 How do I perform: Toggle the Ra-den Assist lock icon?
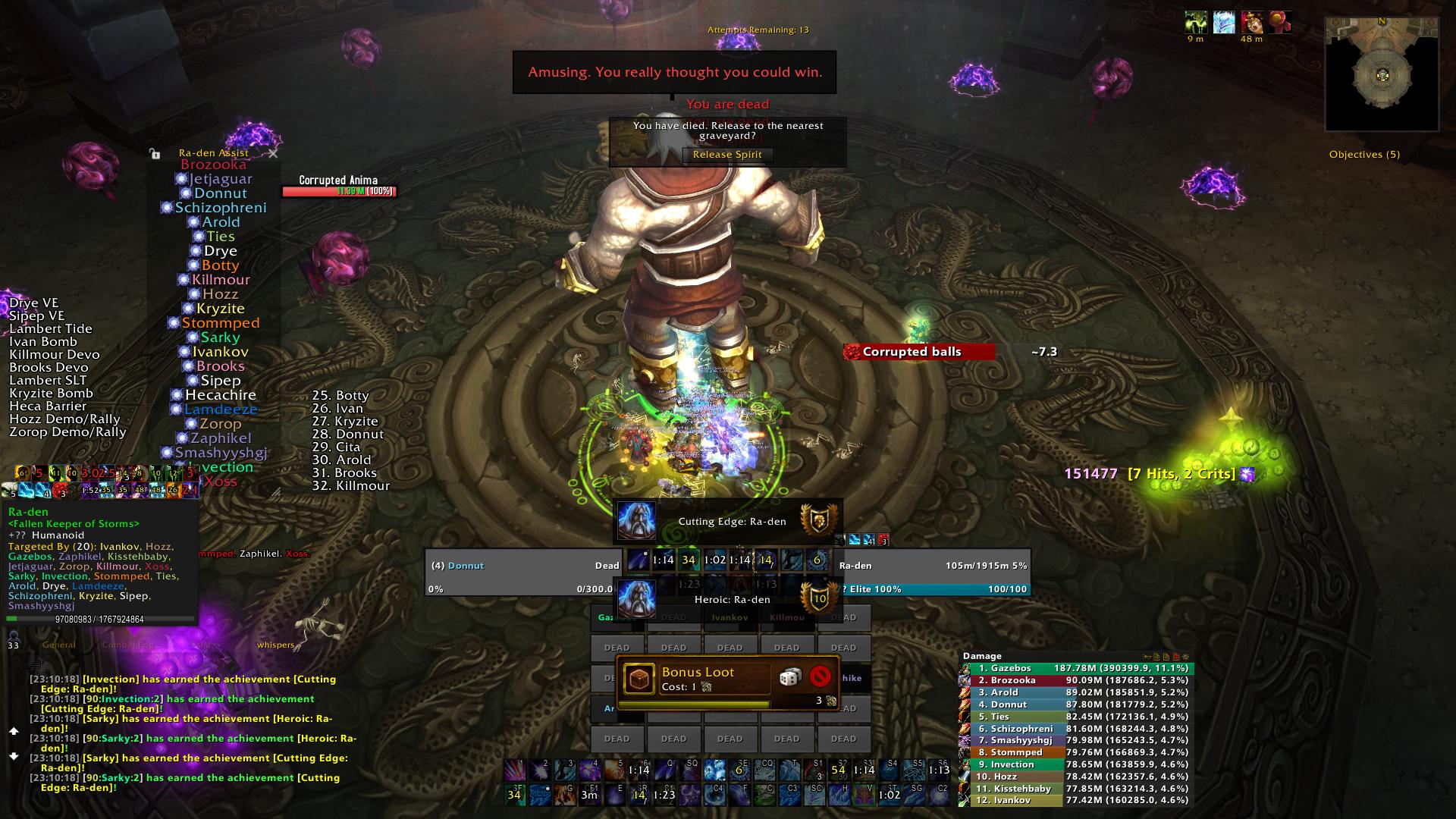pyautogui.click(x=155, y=153)
